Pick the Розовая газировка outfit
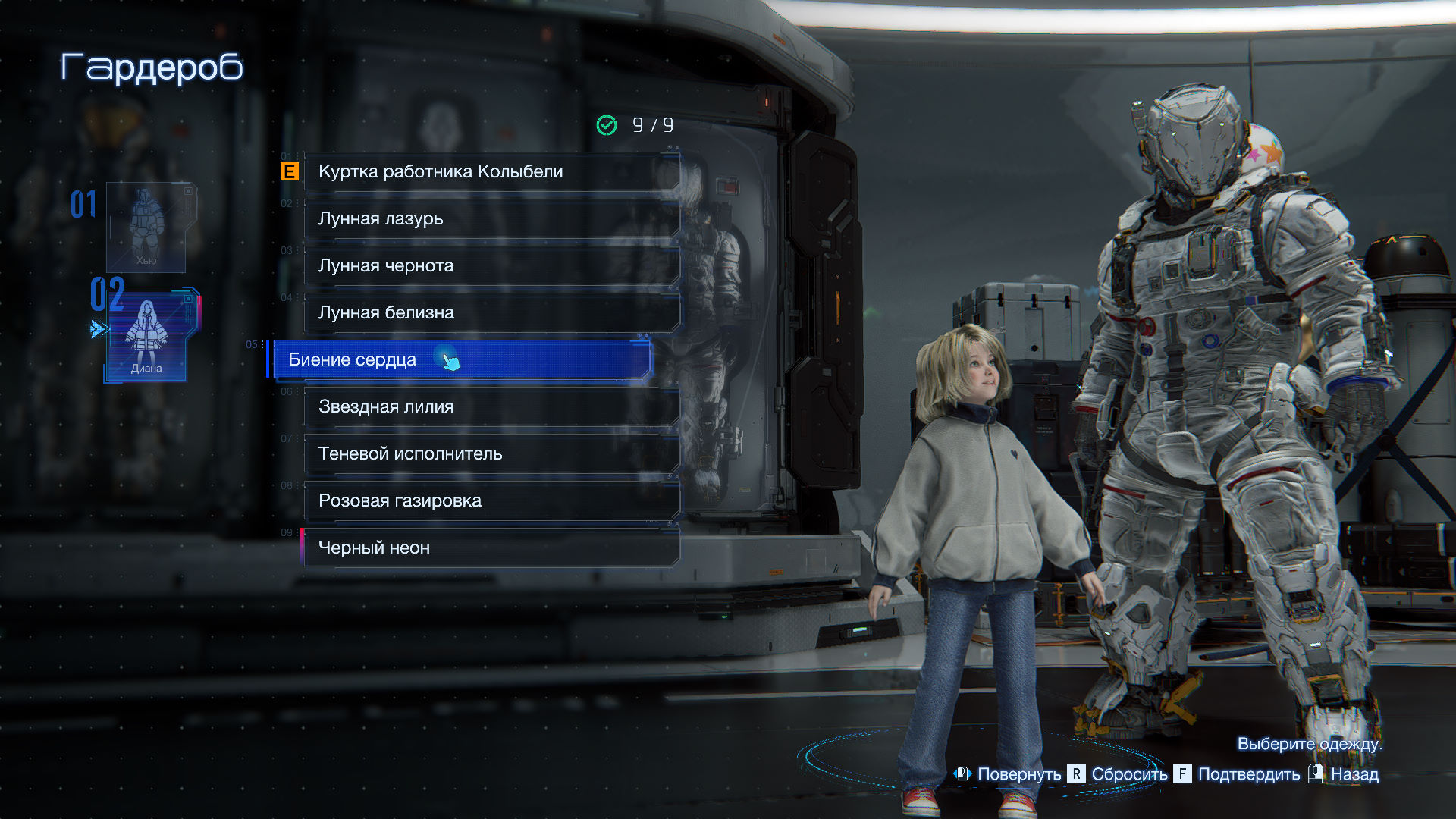Image resolution: width=1456 pixels, height=819 pixels. point(491,500)
